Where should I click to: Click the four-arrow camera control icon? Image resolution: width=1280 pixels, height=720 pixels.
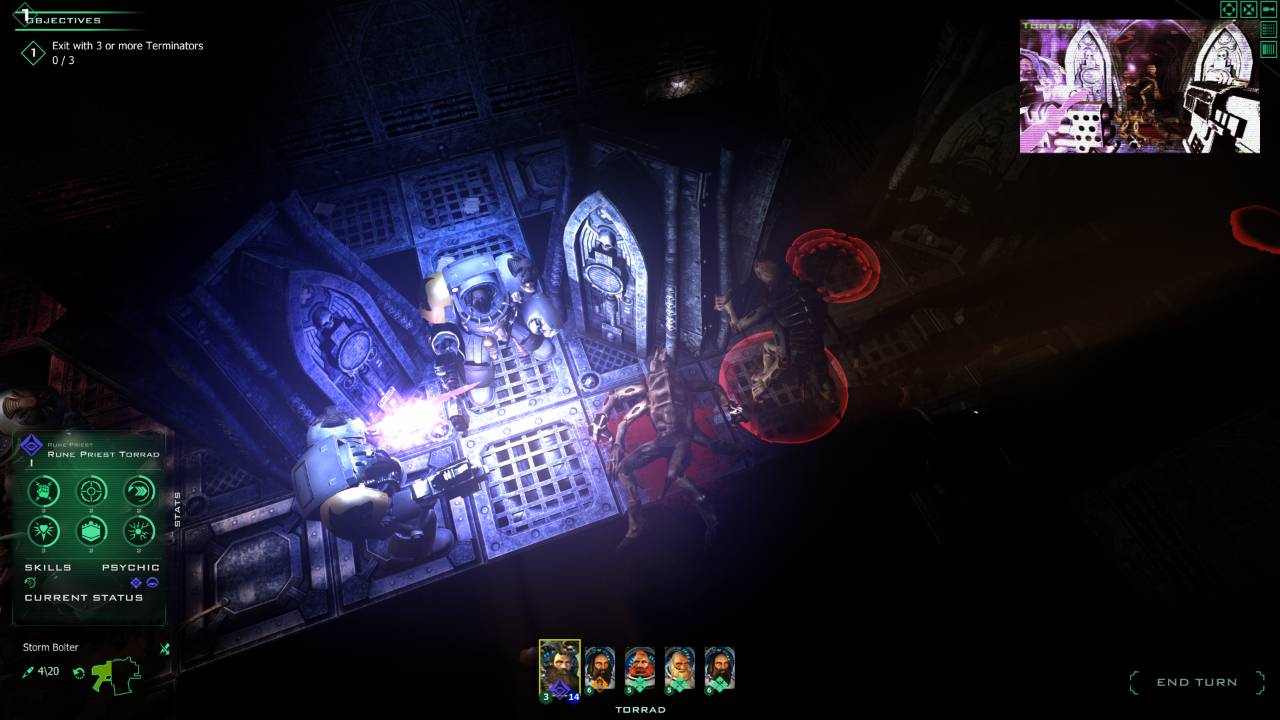coord(1229,9)
